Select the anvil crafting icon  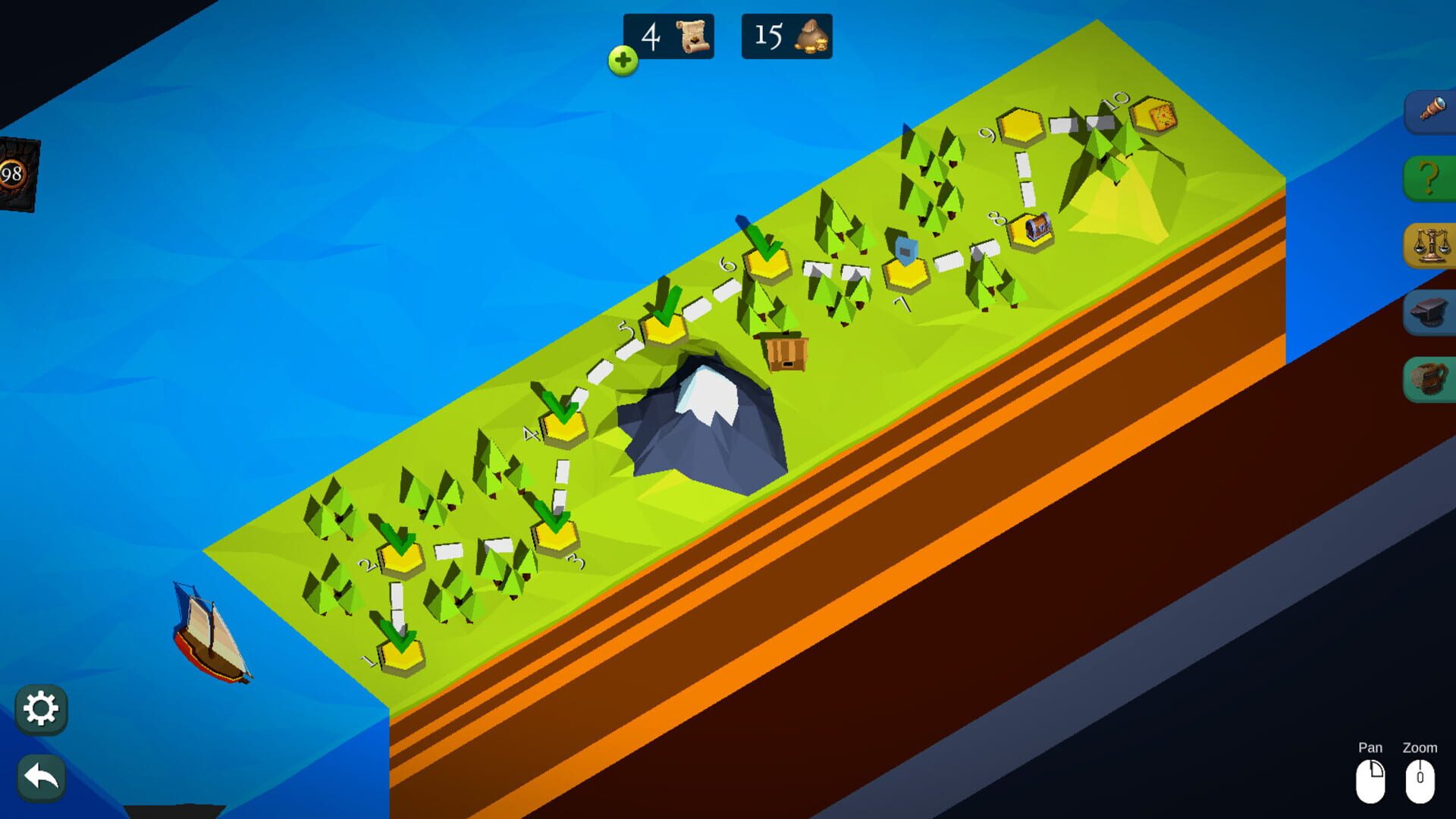coord(1430,312)
